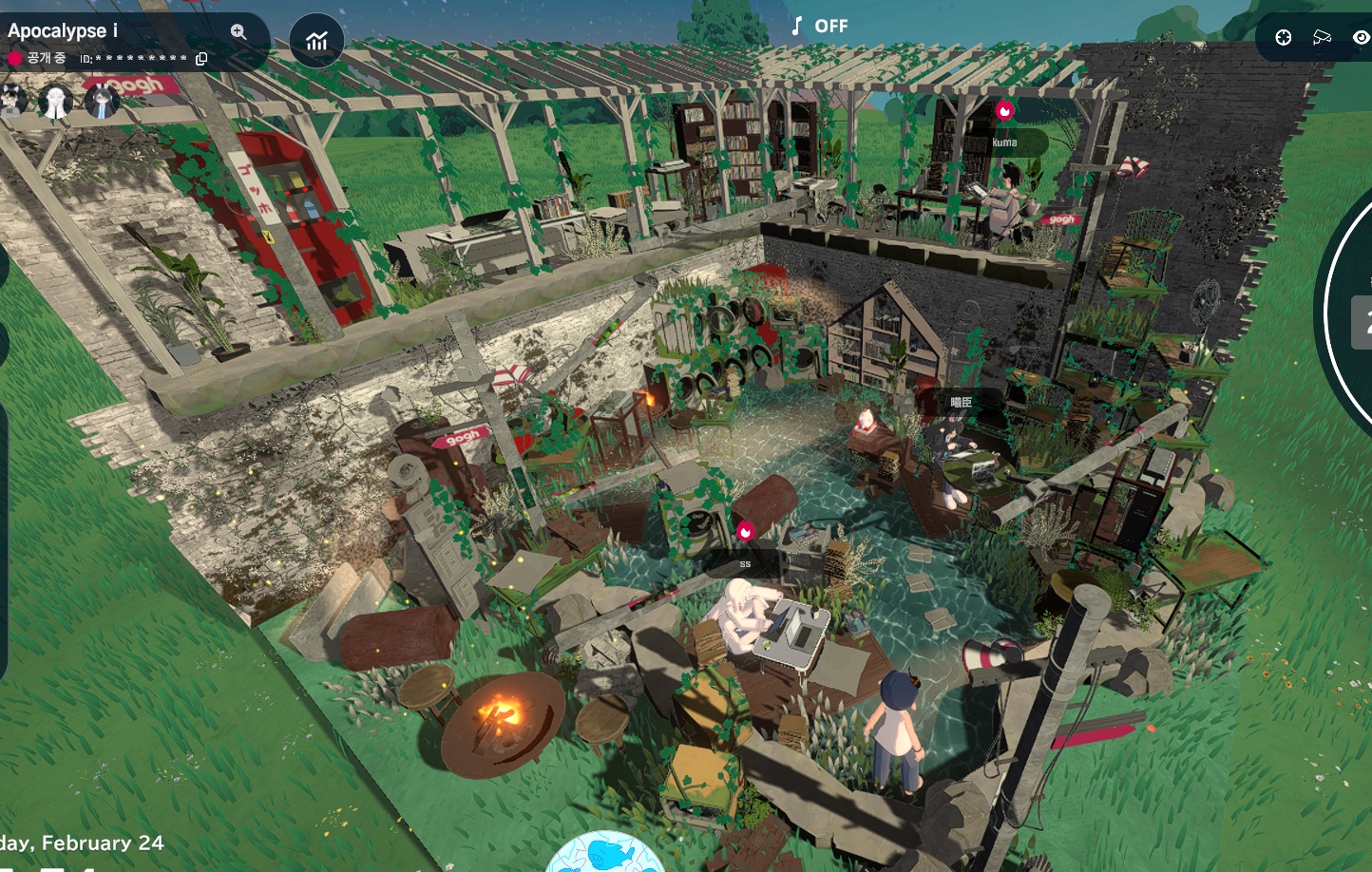Select the cat-eared participant avatar

[x=13, y=99]
